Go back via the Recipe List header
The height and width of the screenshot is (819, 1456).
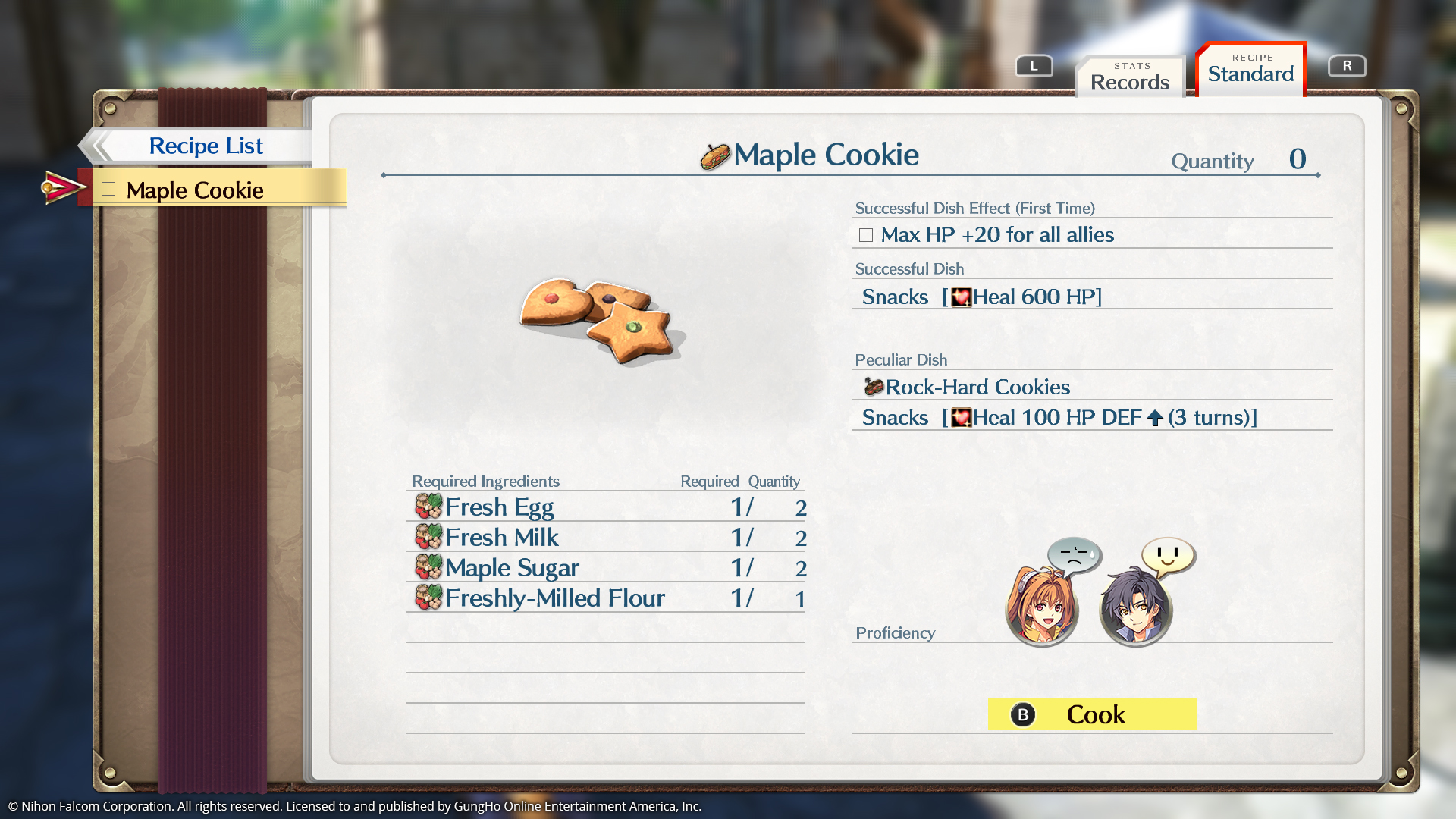point(205,146)
